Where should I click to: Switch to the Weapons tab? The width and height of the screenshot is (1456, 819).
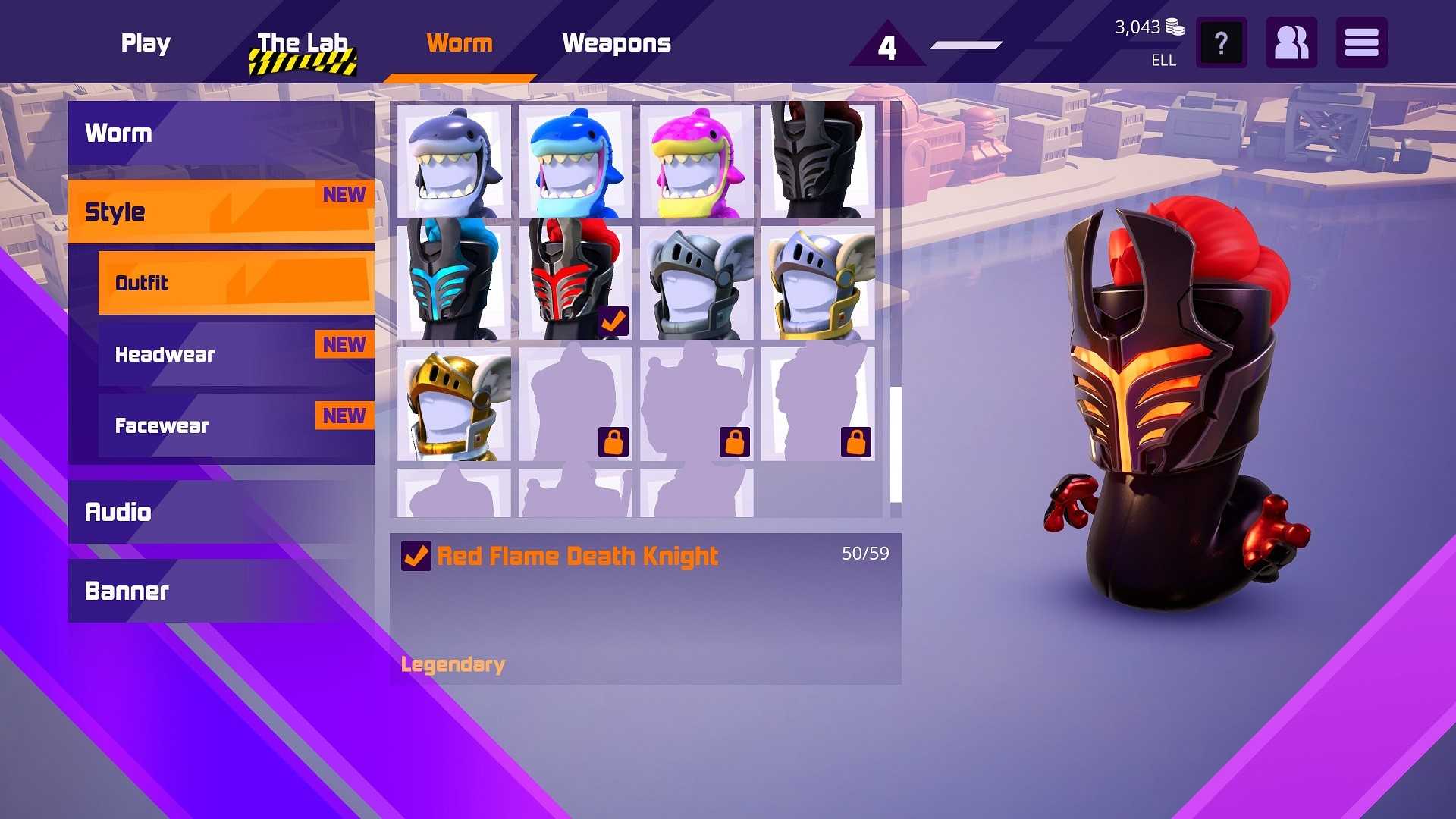(x=617, y=43)
